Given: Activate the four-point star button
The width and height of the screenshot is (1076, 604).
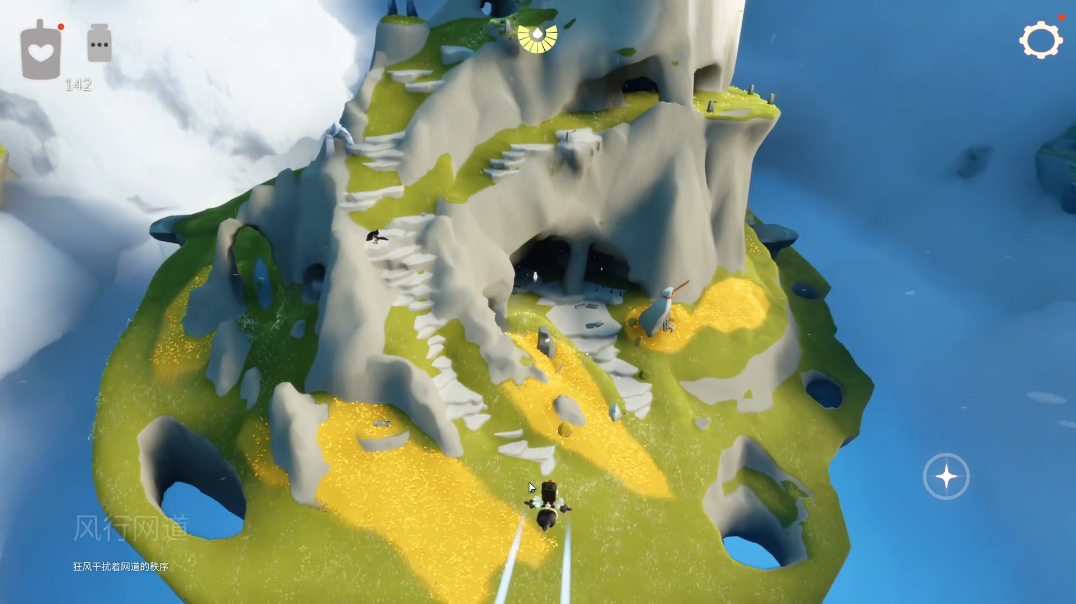Looking at the screenshot, I should [945, 476].
